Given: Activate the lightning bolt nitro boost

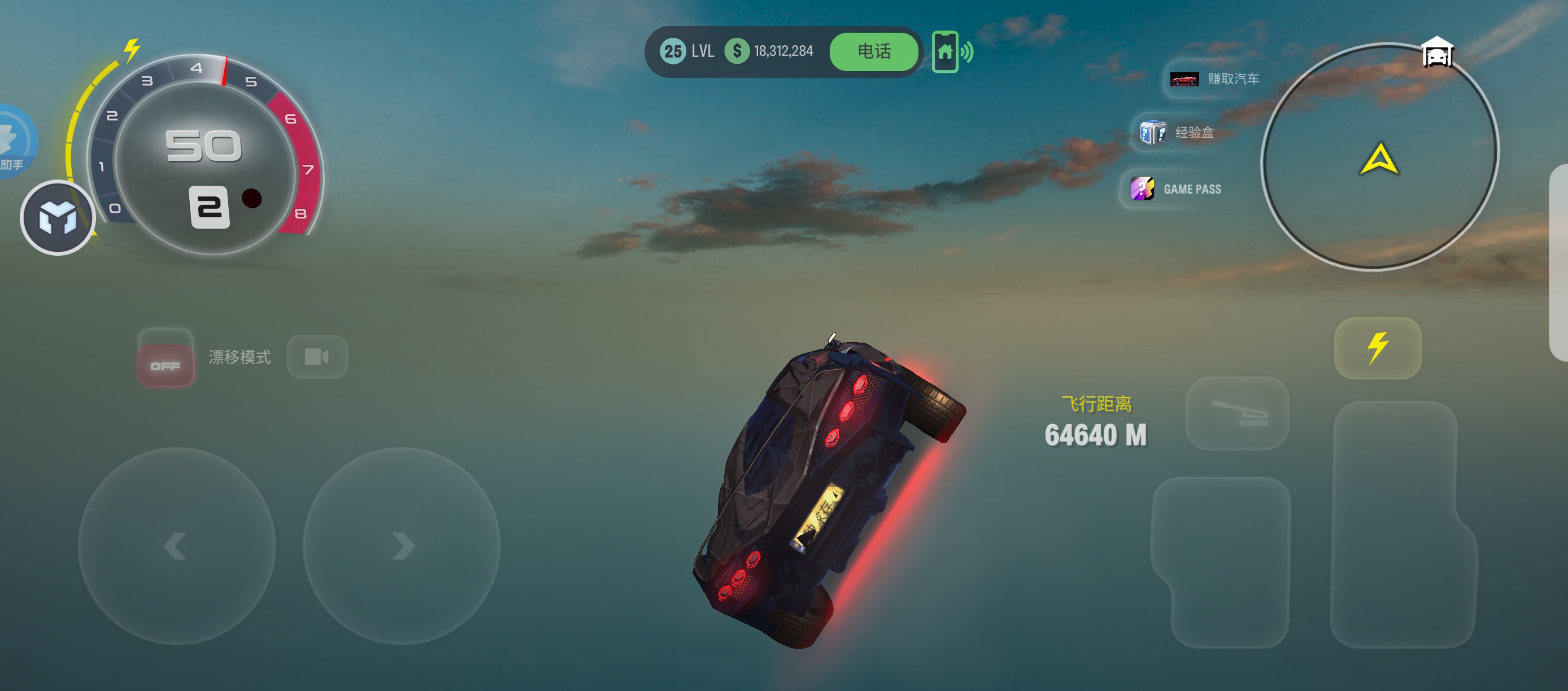Looking at the screenshot, I should tap(1378, 348).
